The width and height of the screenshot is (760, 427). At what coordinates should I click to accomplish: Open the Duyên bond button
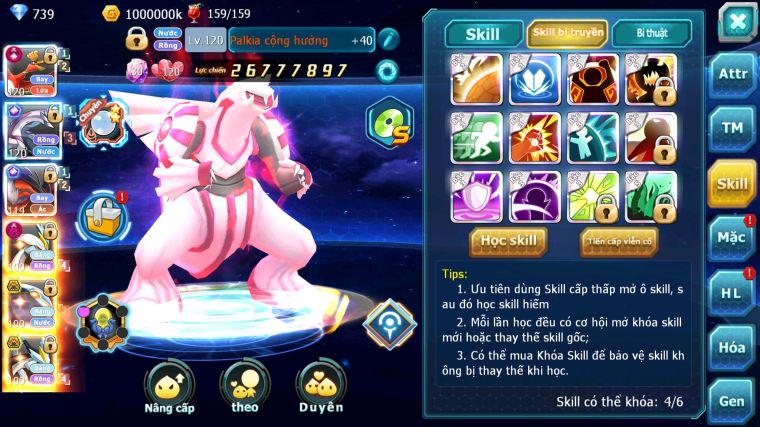[320, 386]
